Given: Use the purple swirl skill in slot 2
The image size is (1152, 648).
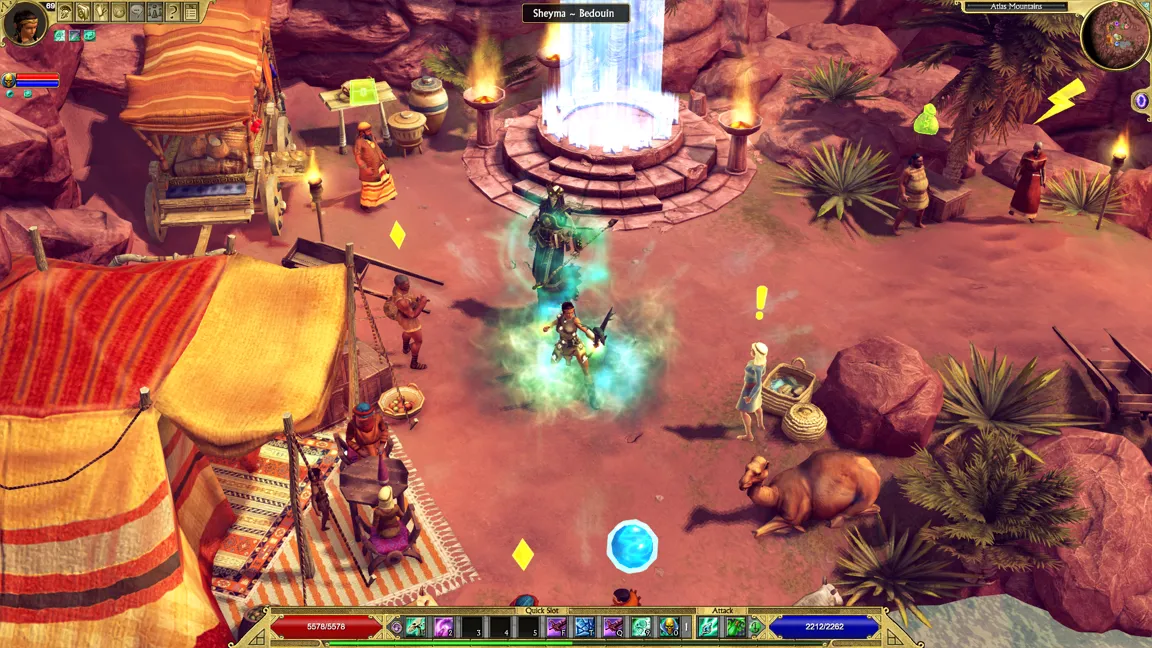Looking at the screenshot, I should pyautogui.click(x=443, y=627).
